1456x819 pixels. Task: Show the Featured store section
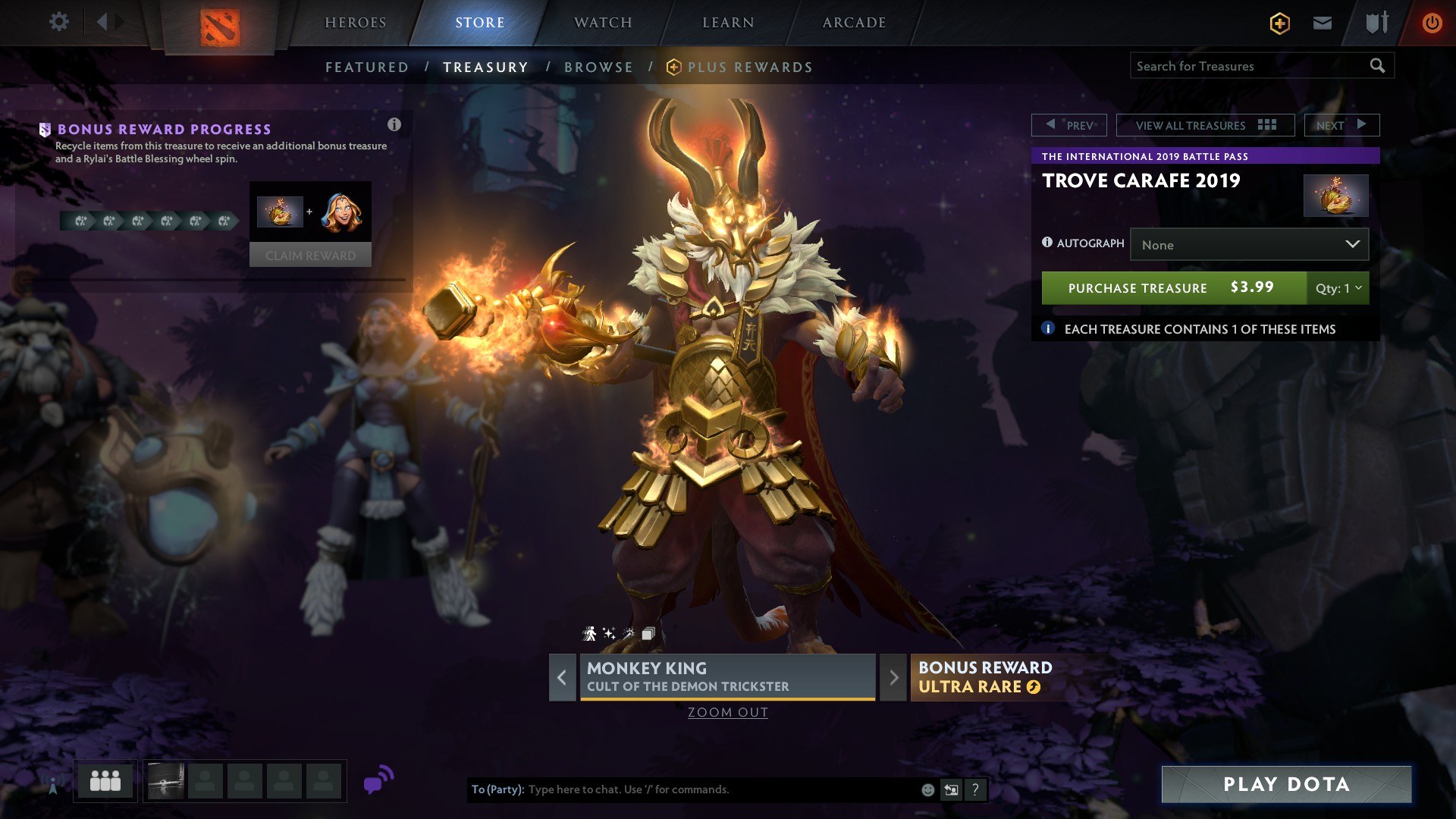[367, 67]
